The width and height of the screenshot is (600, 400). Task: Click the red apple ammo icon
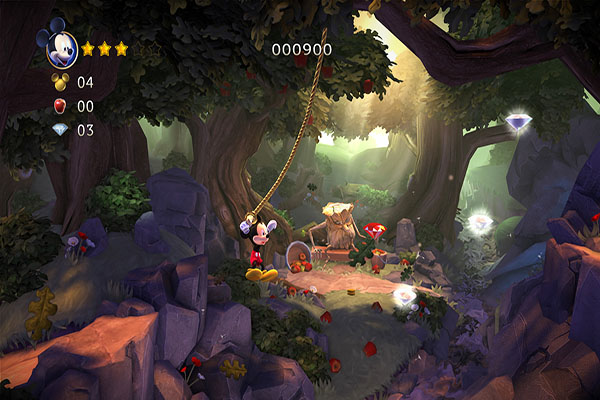(59, 106)
